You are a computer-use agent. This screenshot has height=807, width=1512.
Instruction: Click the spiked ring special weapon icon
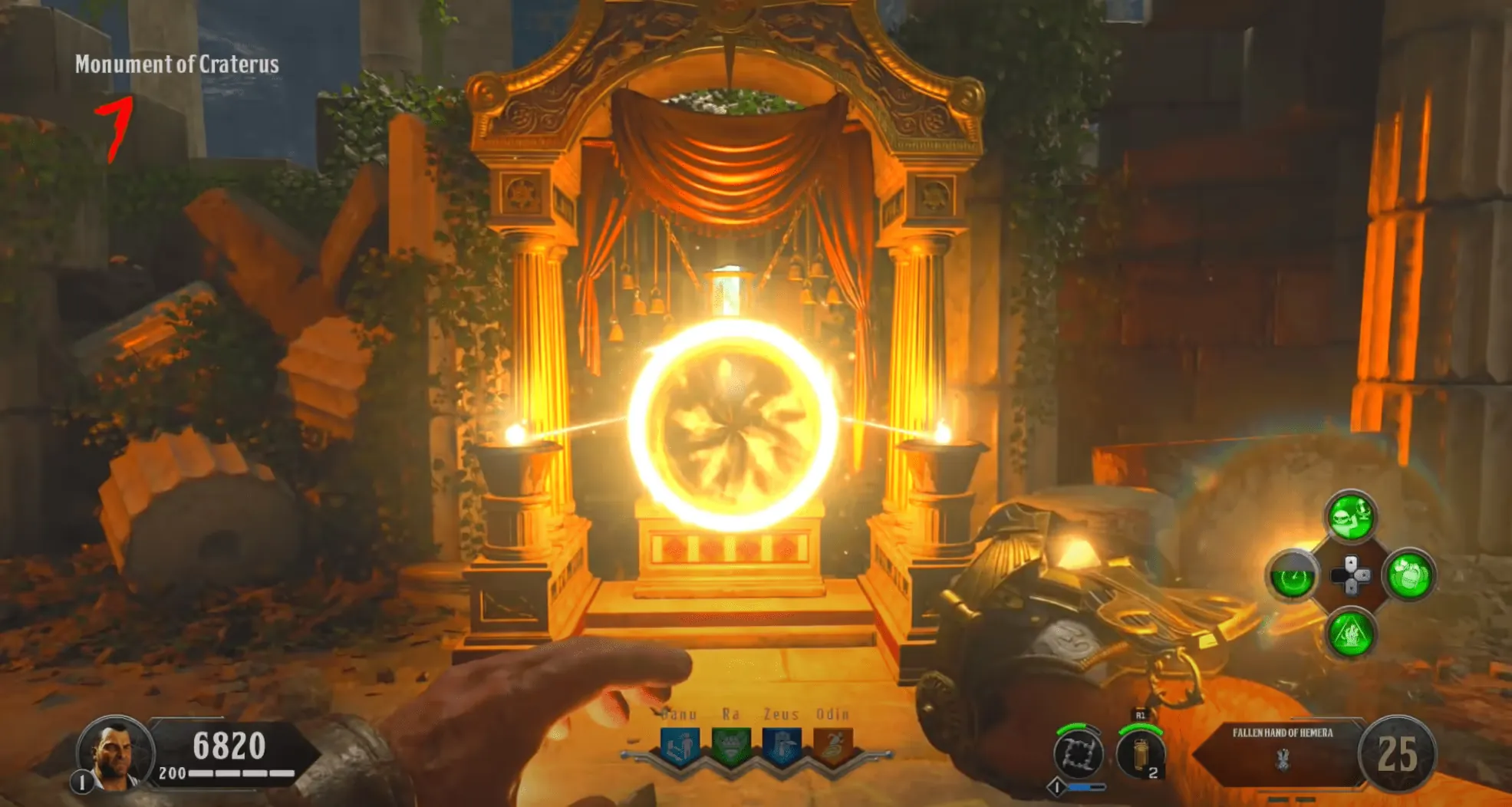(x=1078, y=753)
